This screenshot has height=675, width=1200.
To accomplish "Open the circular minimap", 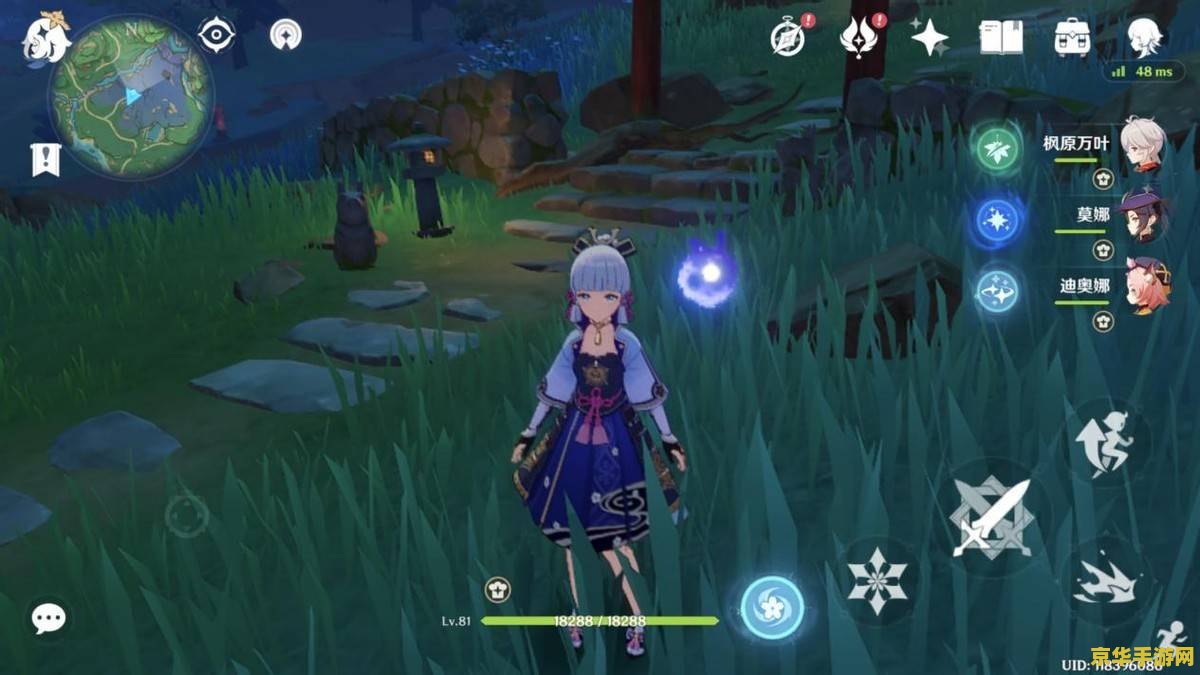I will click(131, 96).
